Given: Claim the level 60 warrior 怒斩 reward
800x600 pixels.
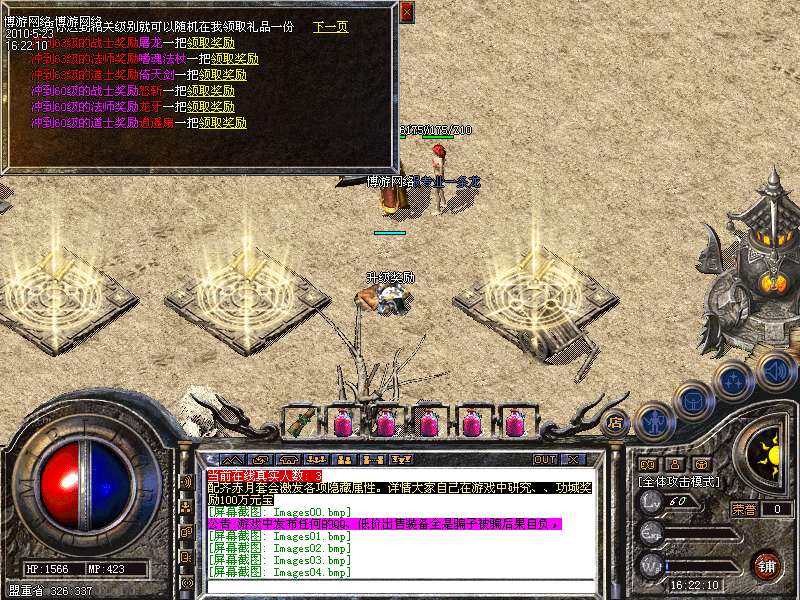Looking at the screenshot, I should [210, 91].
